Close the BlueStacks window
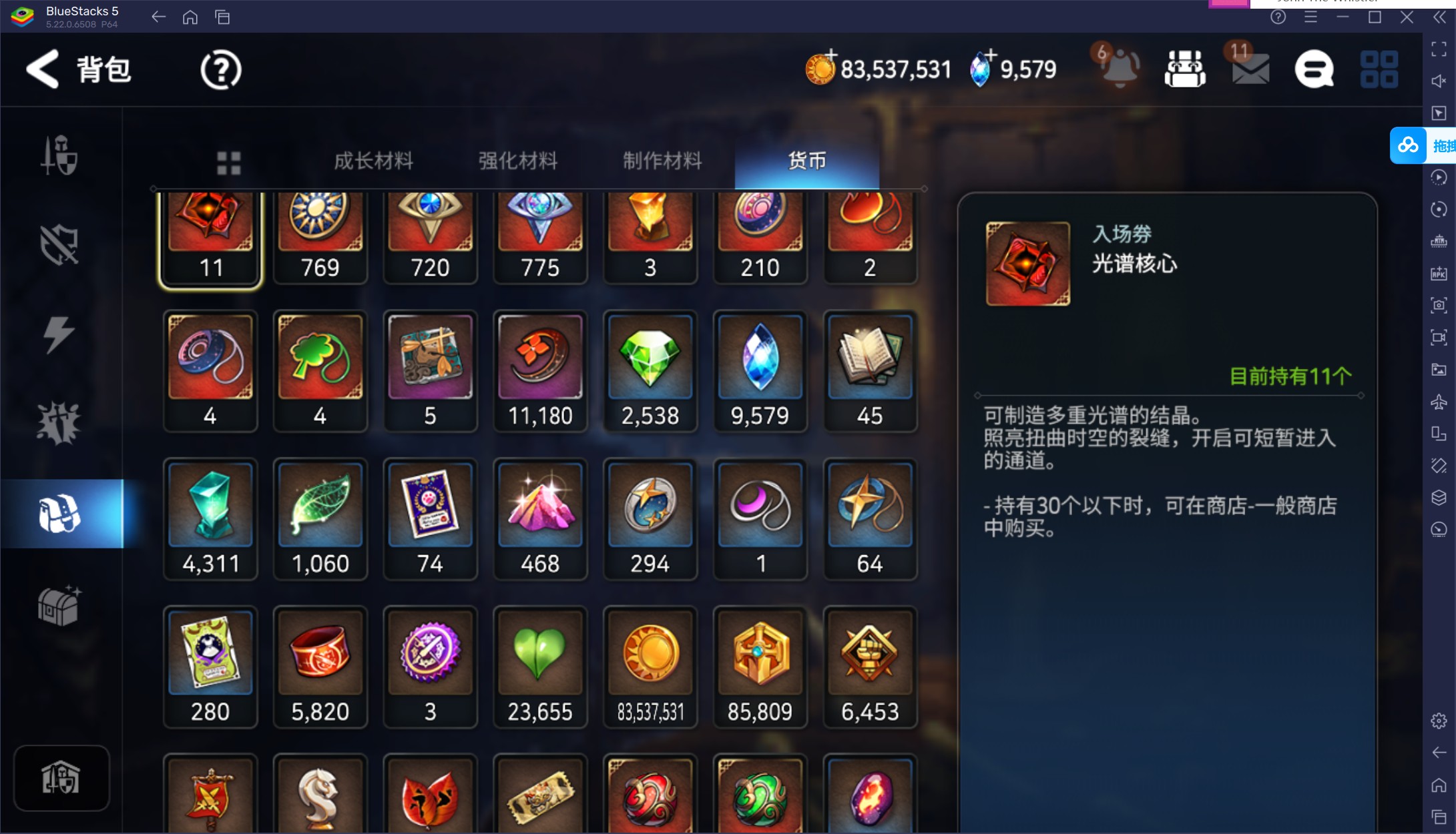The width and height of the screenshot is (1456, 834). (1407, 17)
